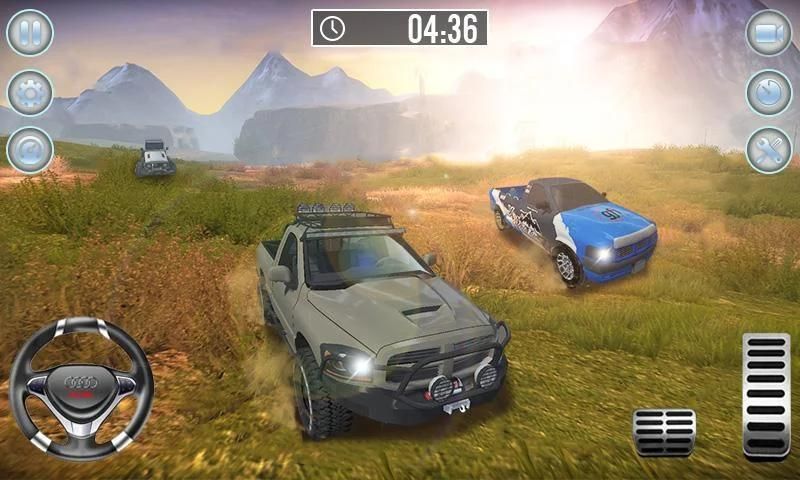Step on the tall gas pedal
The width and height of the screenshot is (800, 480).
pyautogui.click(x=766, y=395)
